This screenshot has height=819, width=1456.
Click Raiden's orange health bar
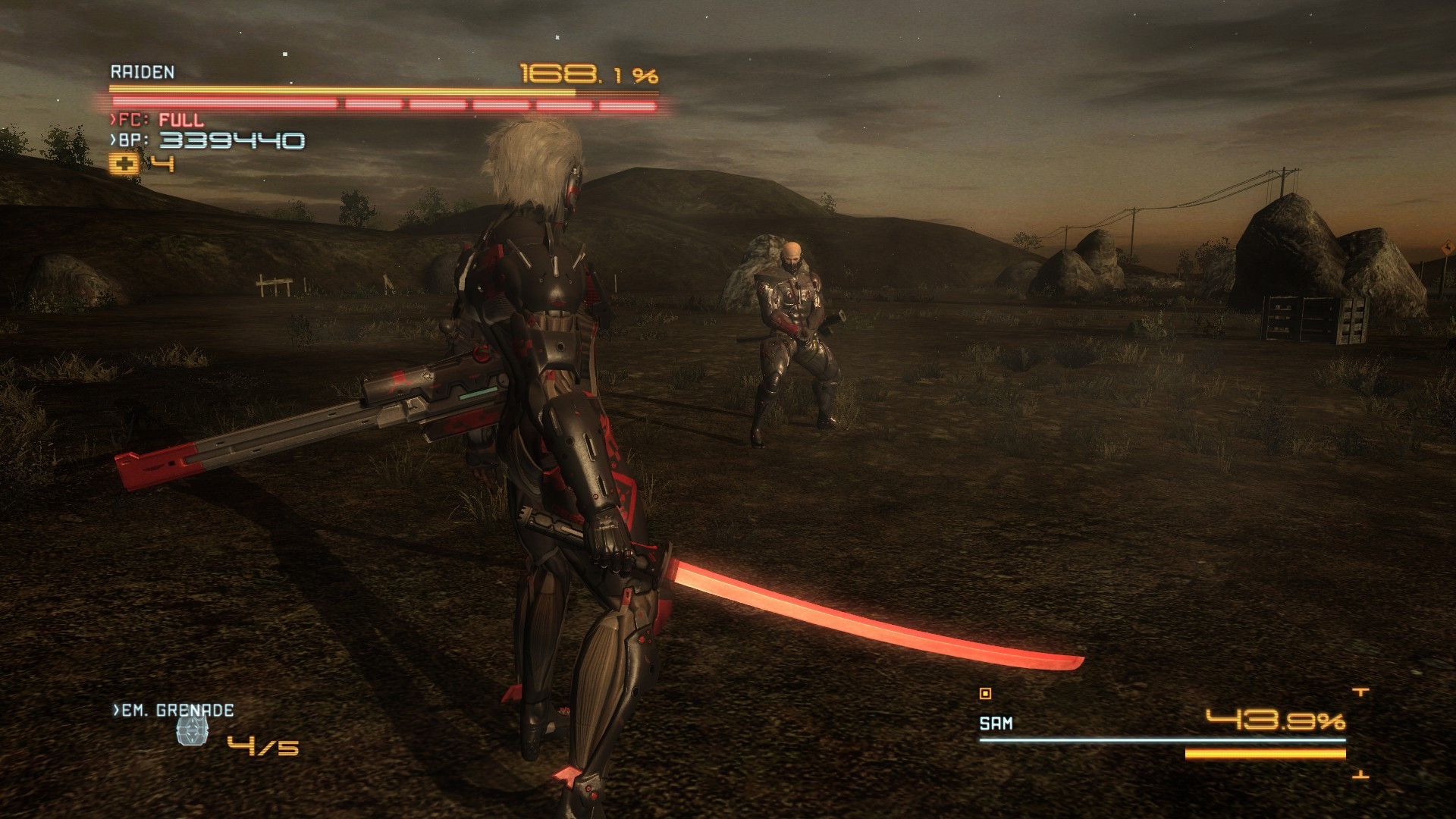(x=341, y=90)
